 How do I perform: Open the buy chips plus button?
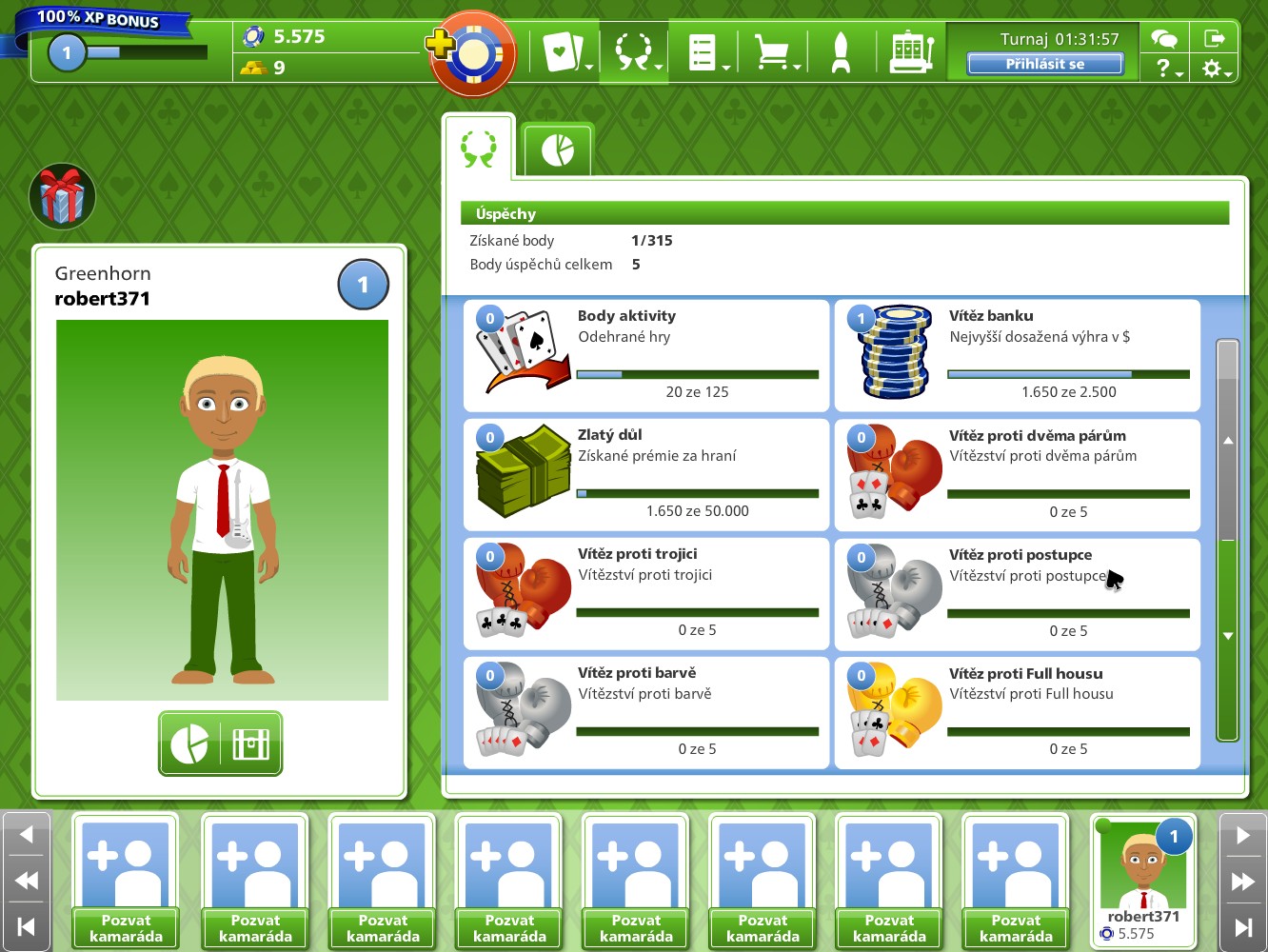coord(442,44)
